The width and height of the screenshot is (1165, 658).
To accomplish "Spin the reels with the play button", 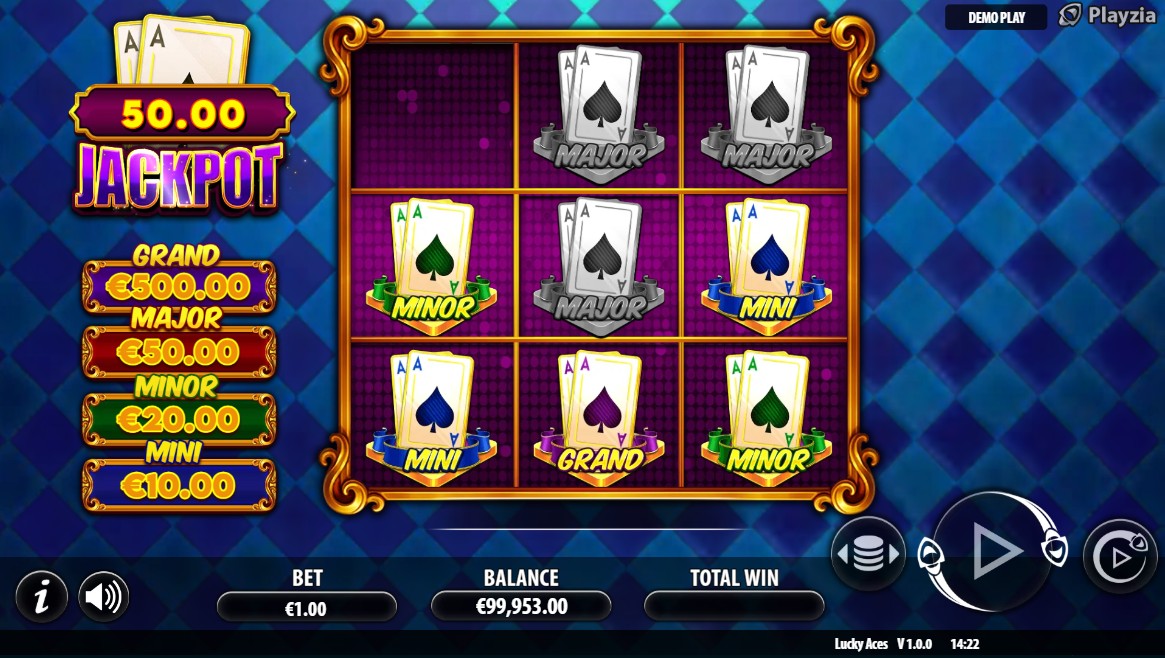I will [993, 550].
